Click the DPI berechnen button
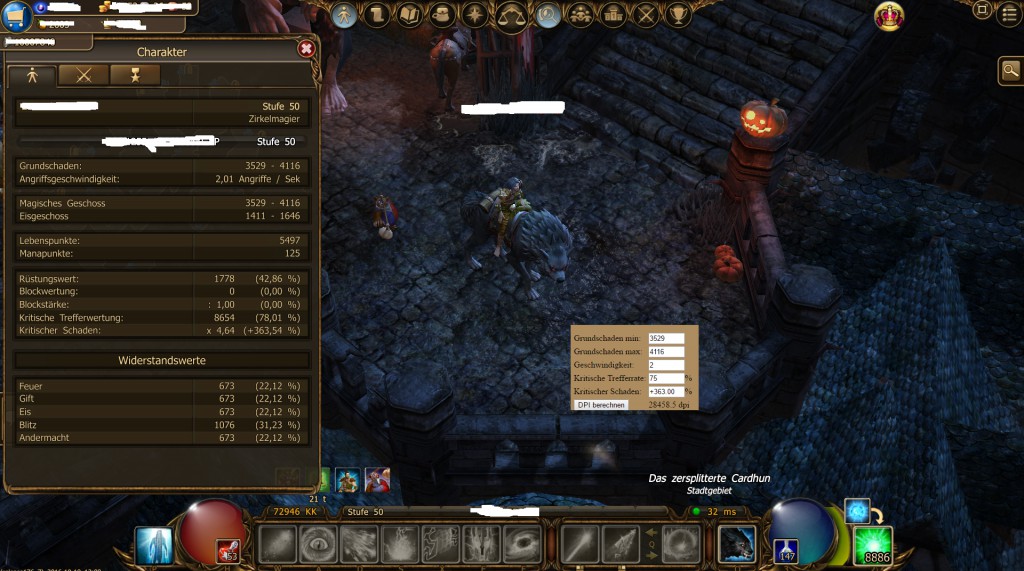The image size is (1024, 571). coord(601,405)
